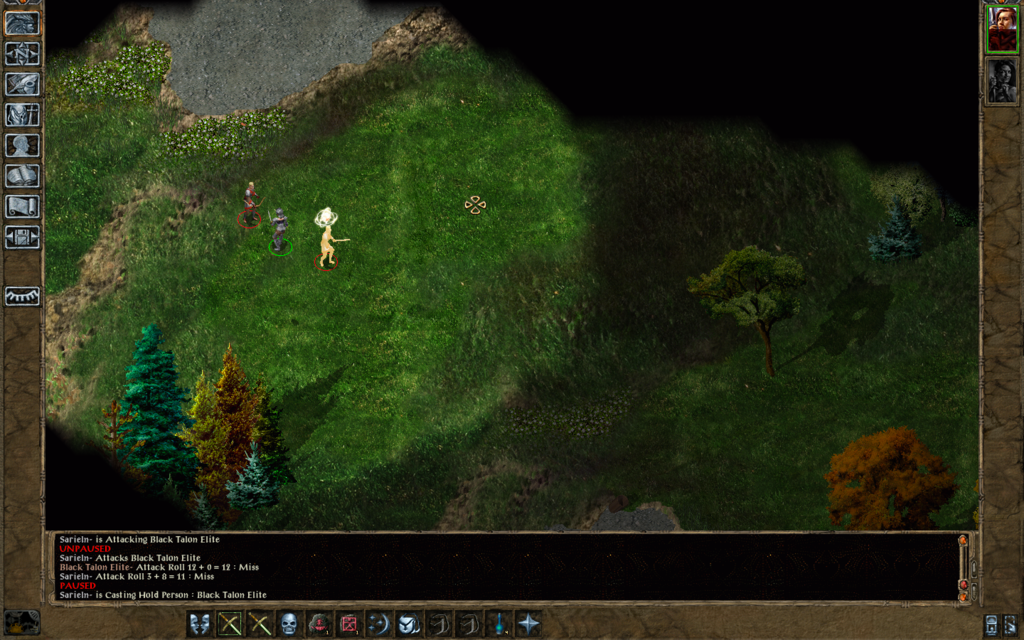1024x640 pixels.
Task: Open the character record with the head icon
Action: click(22, 145)
